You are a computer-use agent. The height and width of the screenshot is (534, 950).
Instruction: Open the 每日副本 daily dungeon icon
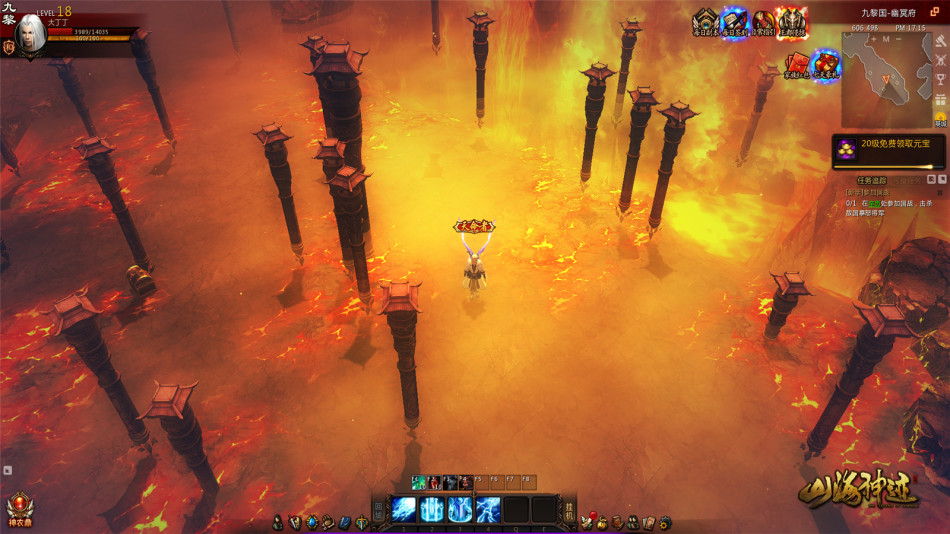706,22
